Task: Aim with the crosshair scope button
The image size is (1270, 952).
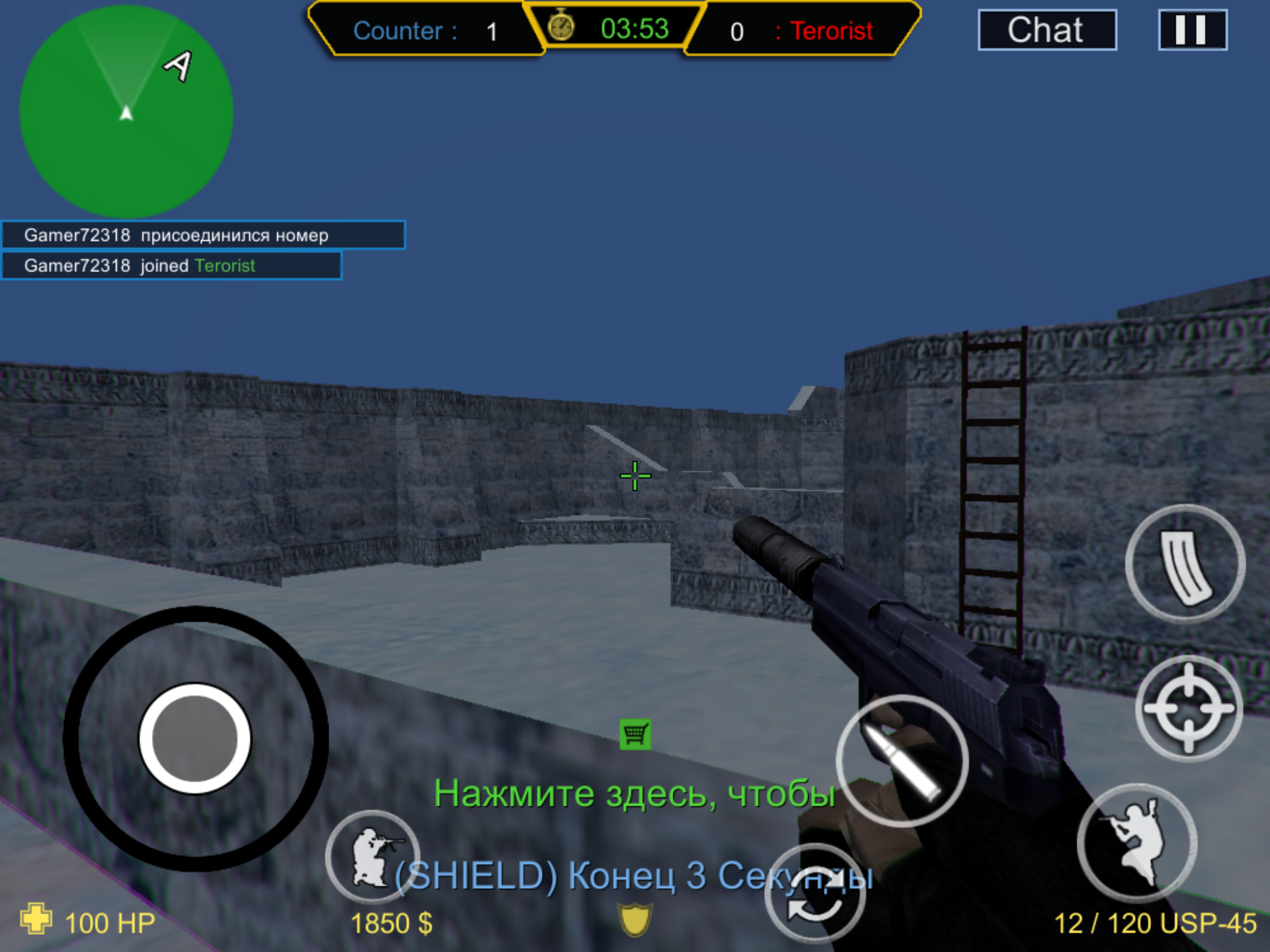Action: [x=1189, y=708]
